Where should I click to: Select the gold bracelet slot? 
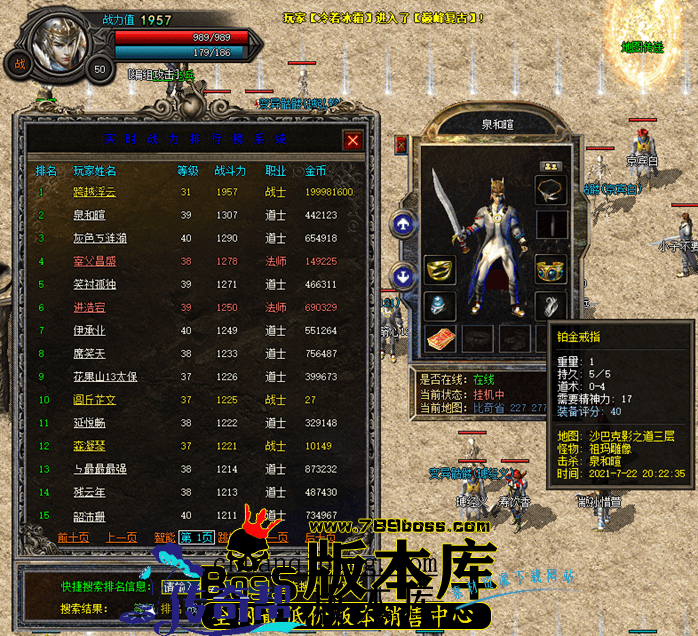[x=440, y=268]
